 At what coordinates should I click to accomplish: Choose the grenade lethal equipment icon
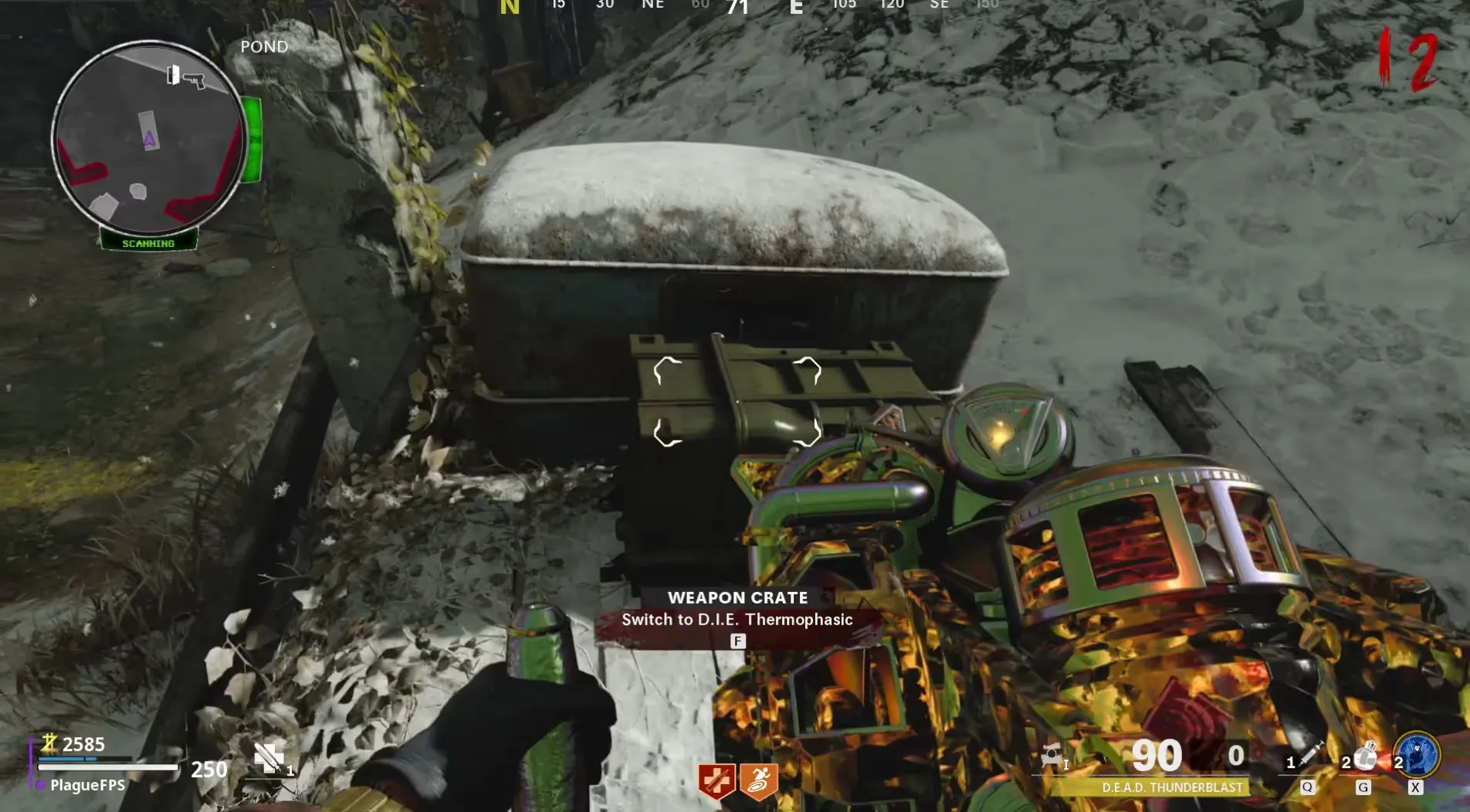coord(1365,756)
